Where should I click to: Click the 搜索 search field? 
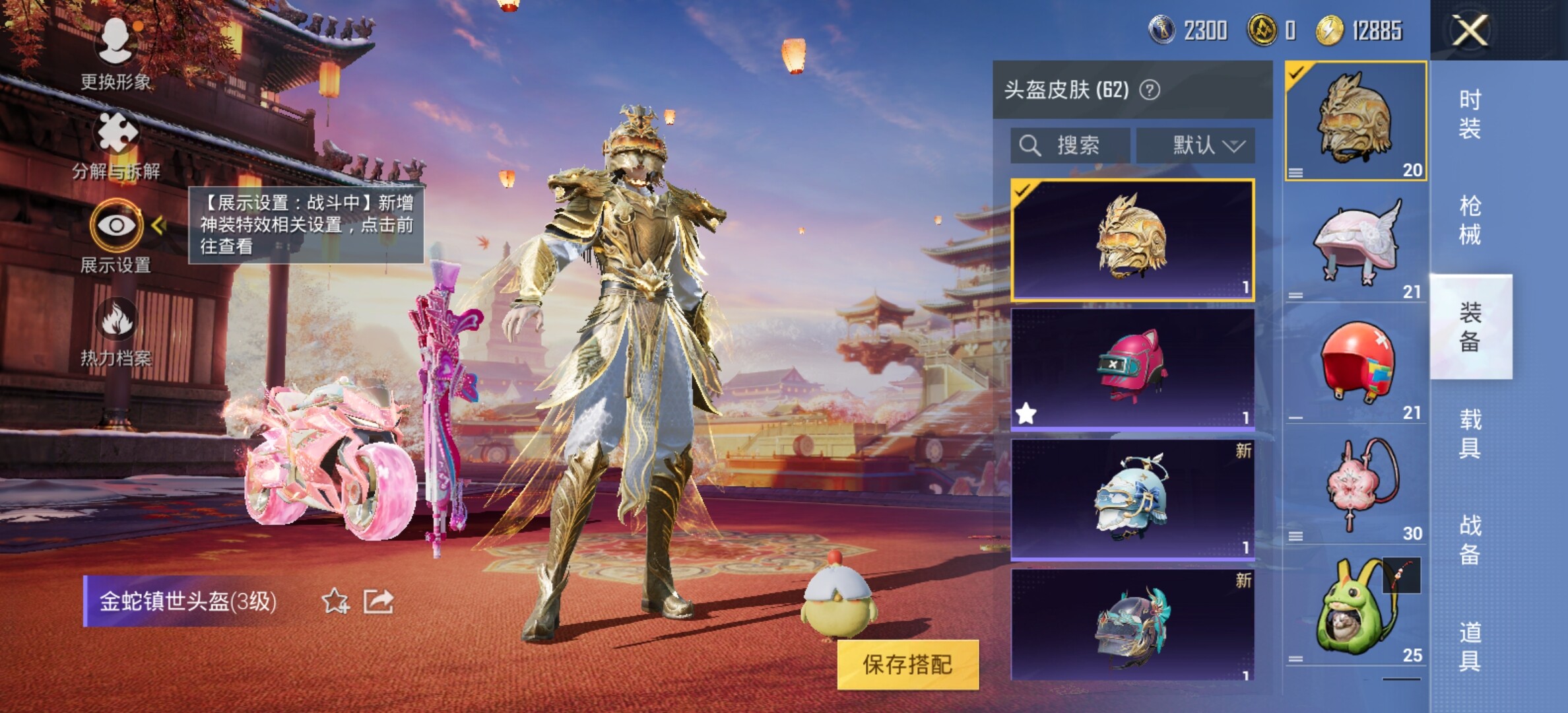click(x=1070, y=145)
